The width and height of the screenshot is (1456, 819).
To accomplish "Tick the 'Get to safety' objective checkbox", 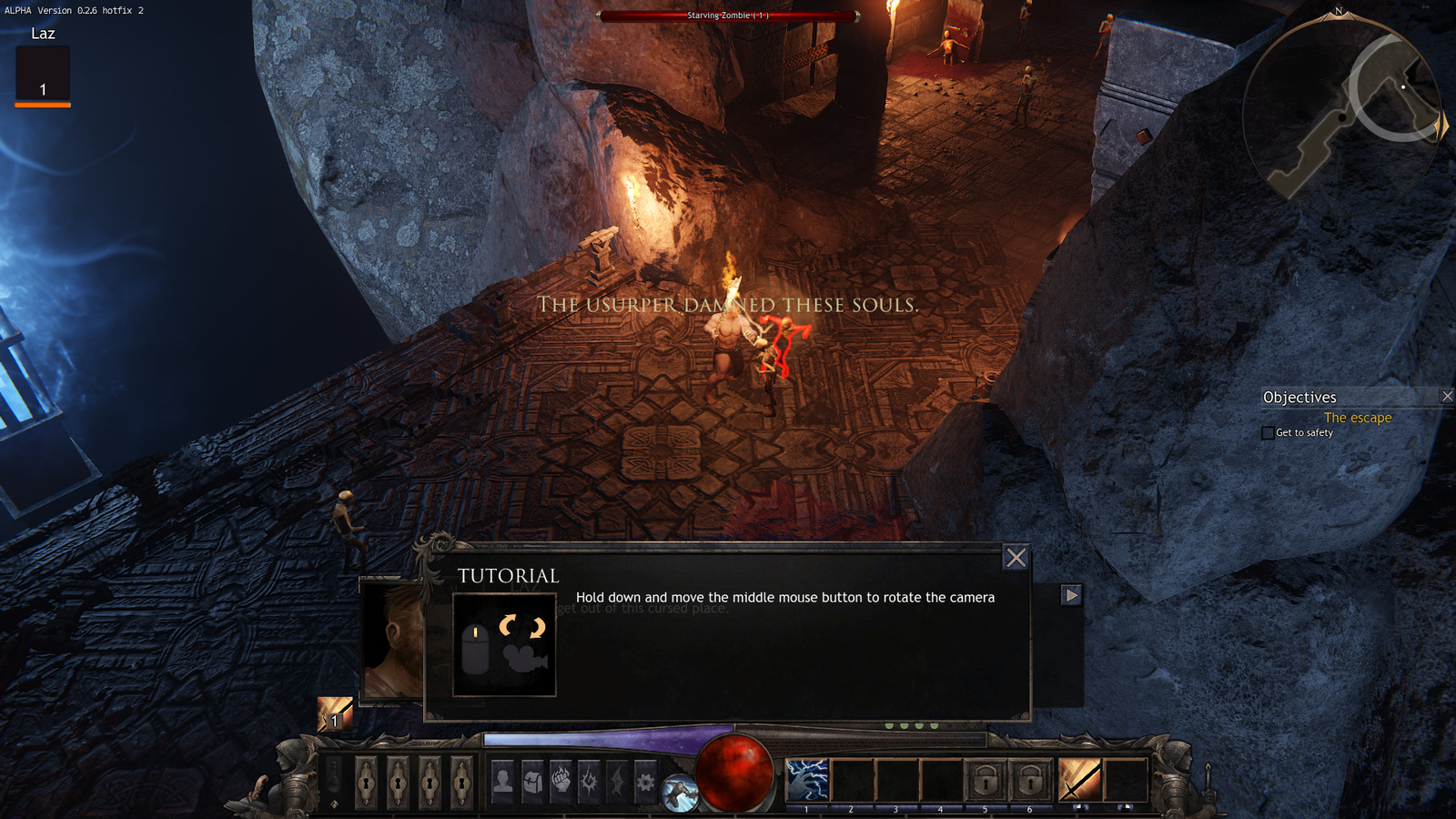I will click(x=1268, y=433).
